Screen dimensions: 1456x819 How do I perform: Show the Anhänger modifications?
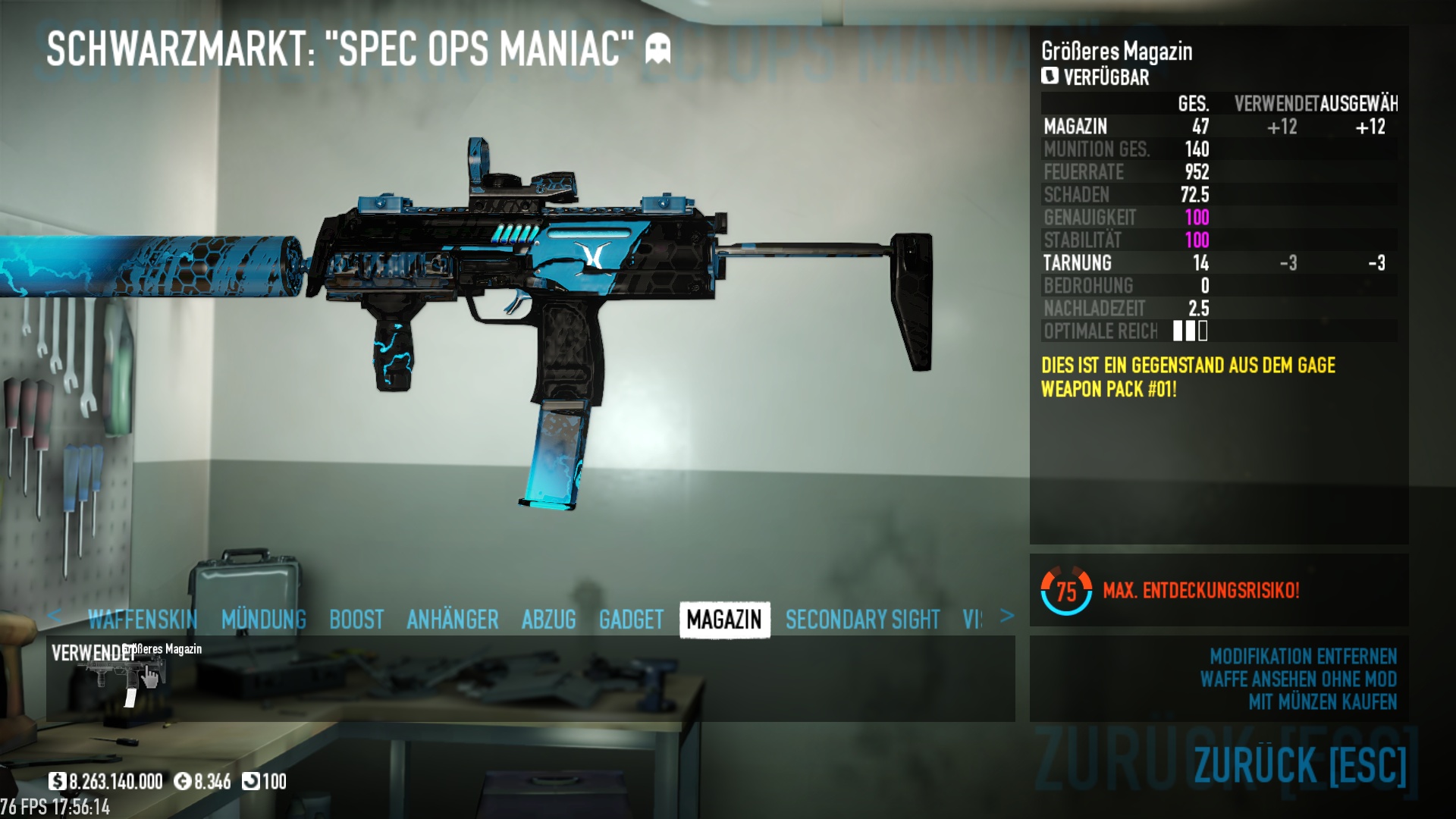click(453, 620)
